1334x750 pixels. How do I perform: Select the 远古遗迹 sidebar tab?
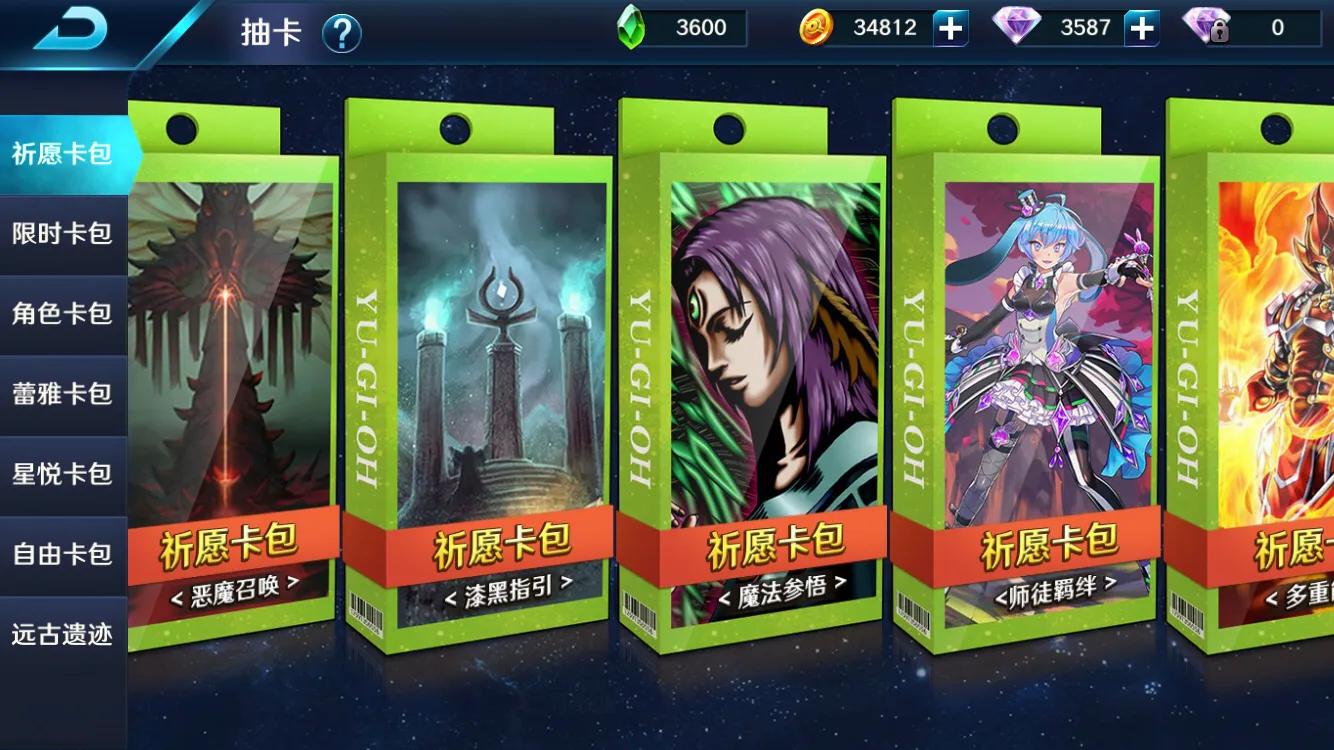click(60, 634)
